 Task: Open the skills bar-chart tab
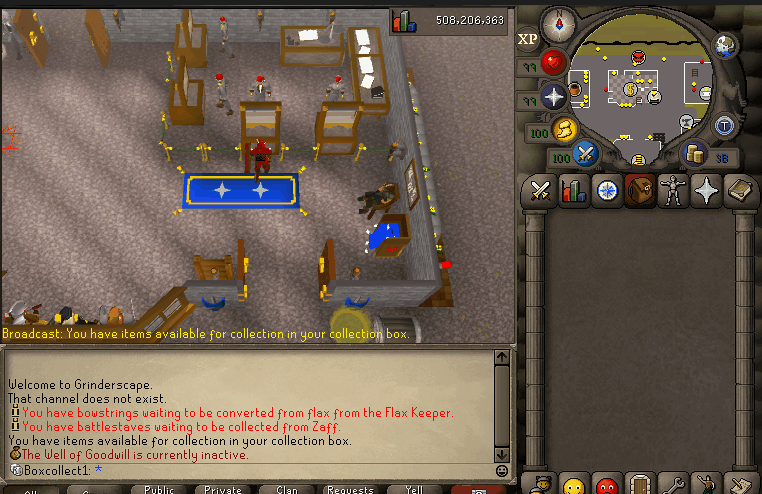click(x=574, y=189)
